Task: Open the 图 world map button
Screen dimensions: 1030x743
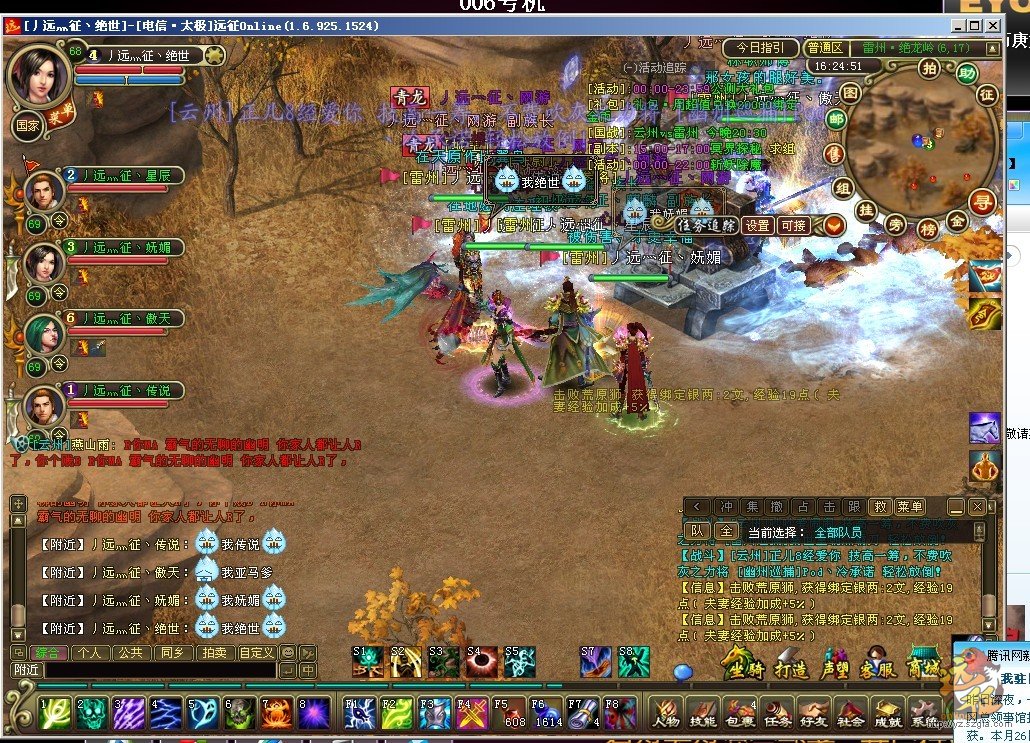Action: coord(848,93)
